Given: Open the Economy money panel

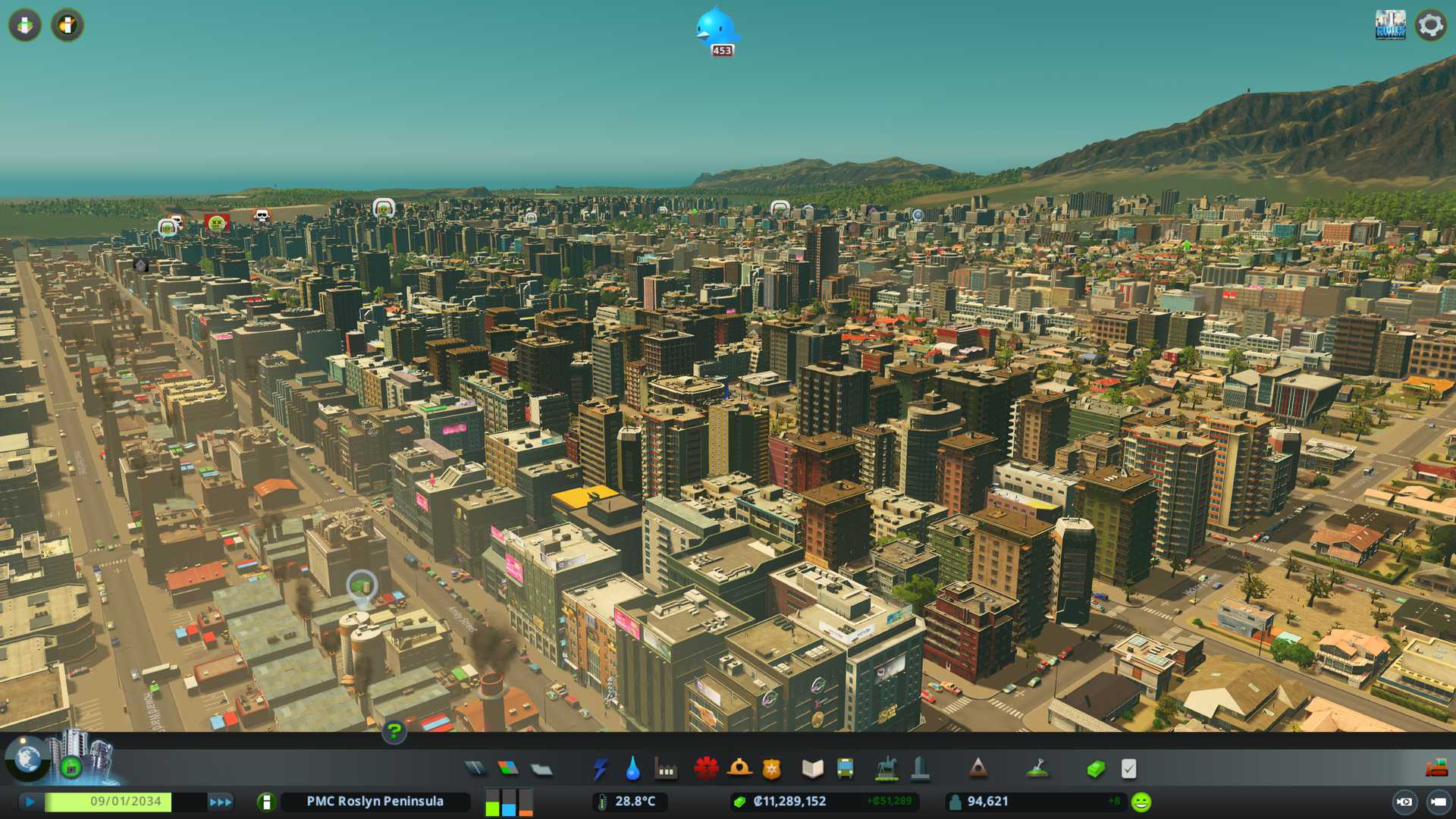Looking at the screenshot, I should [x=1095, y=769].
